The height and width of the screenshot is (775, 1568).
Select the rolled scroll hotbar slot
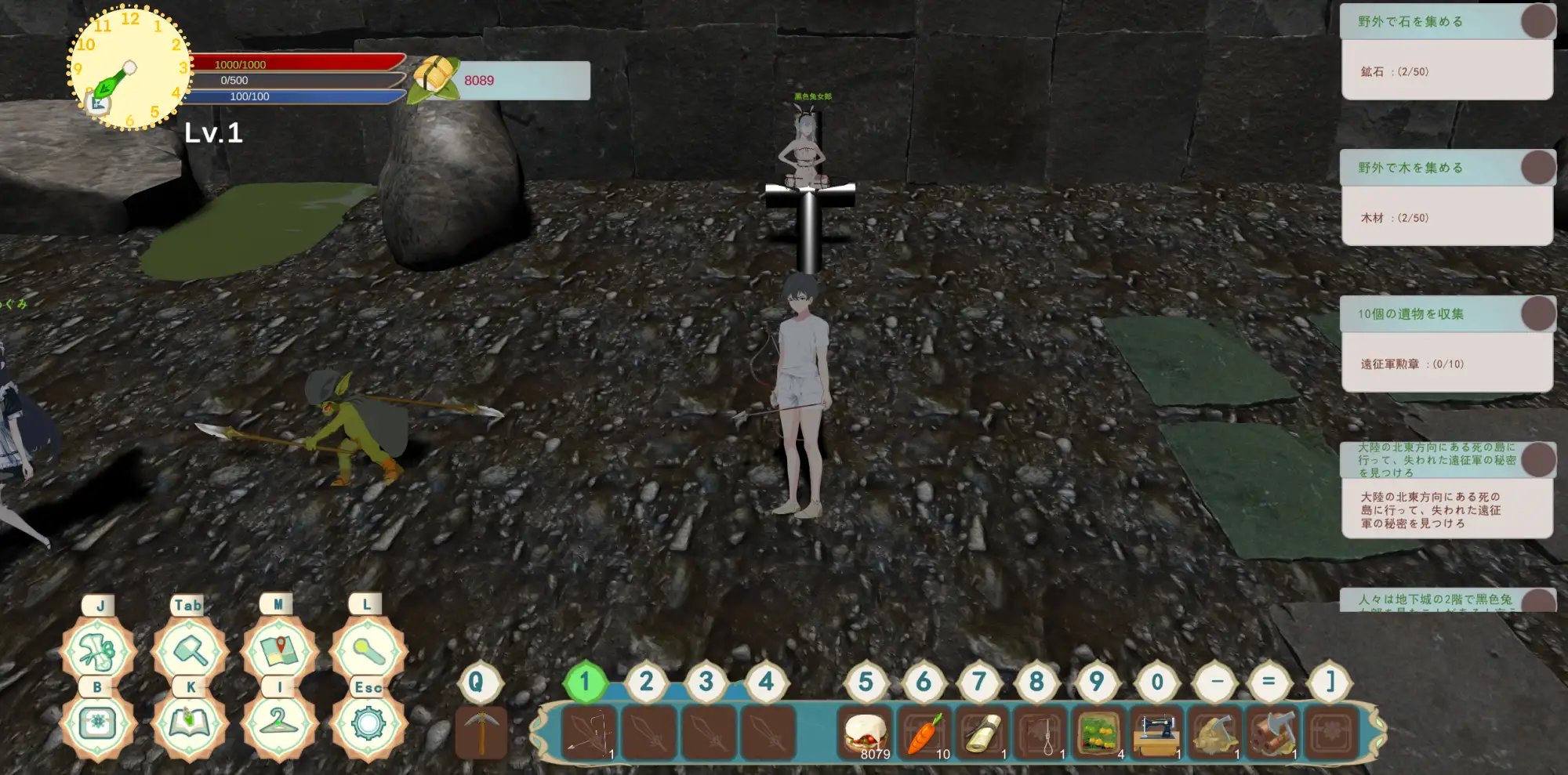click(x=982, y=733)
